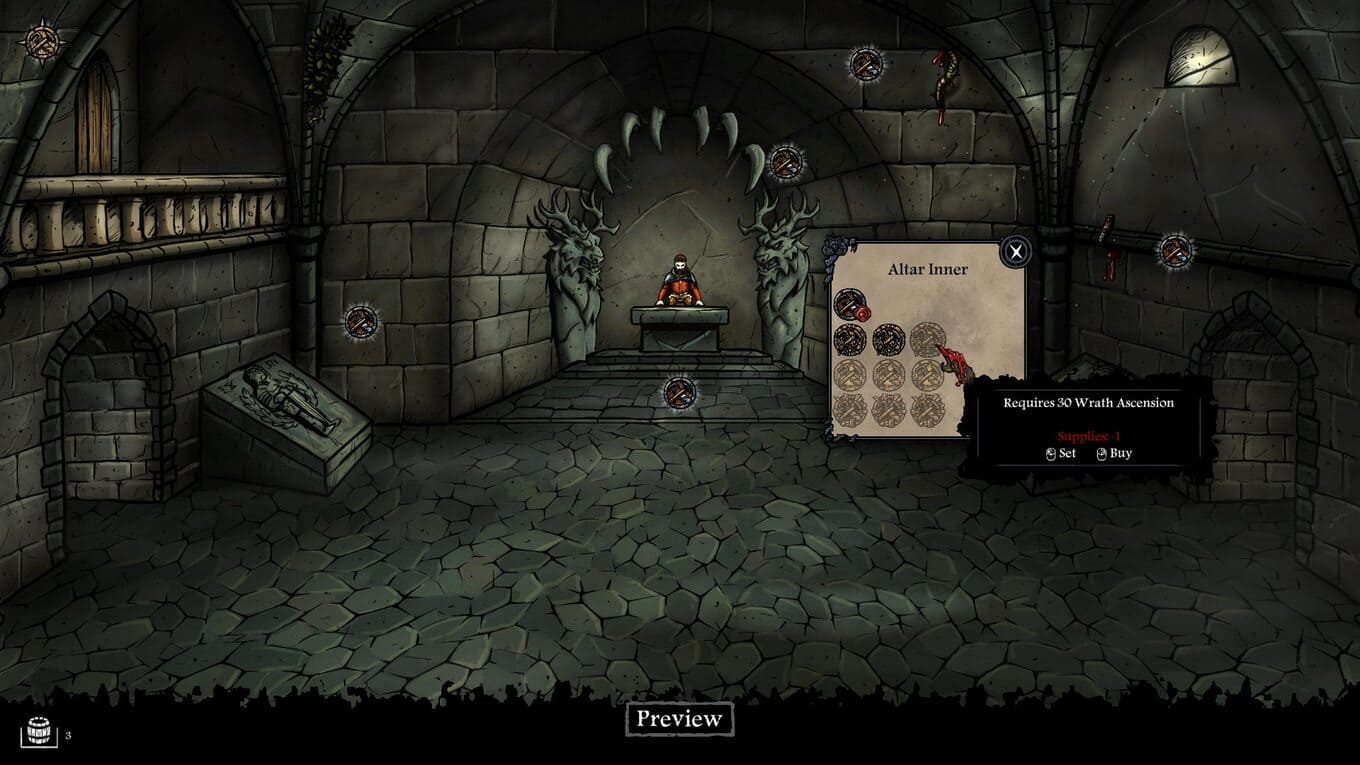
Task: Click the supplies barrel icon
Action: [38, 734]
